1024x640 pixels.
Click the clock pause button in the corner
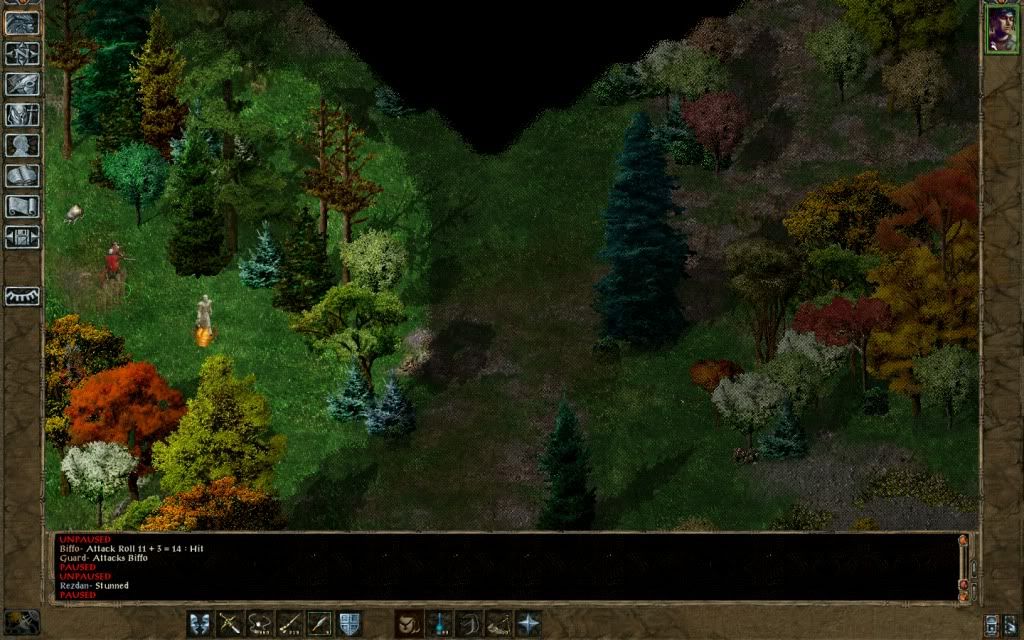pos(22,622)
